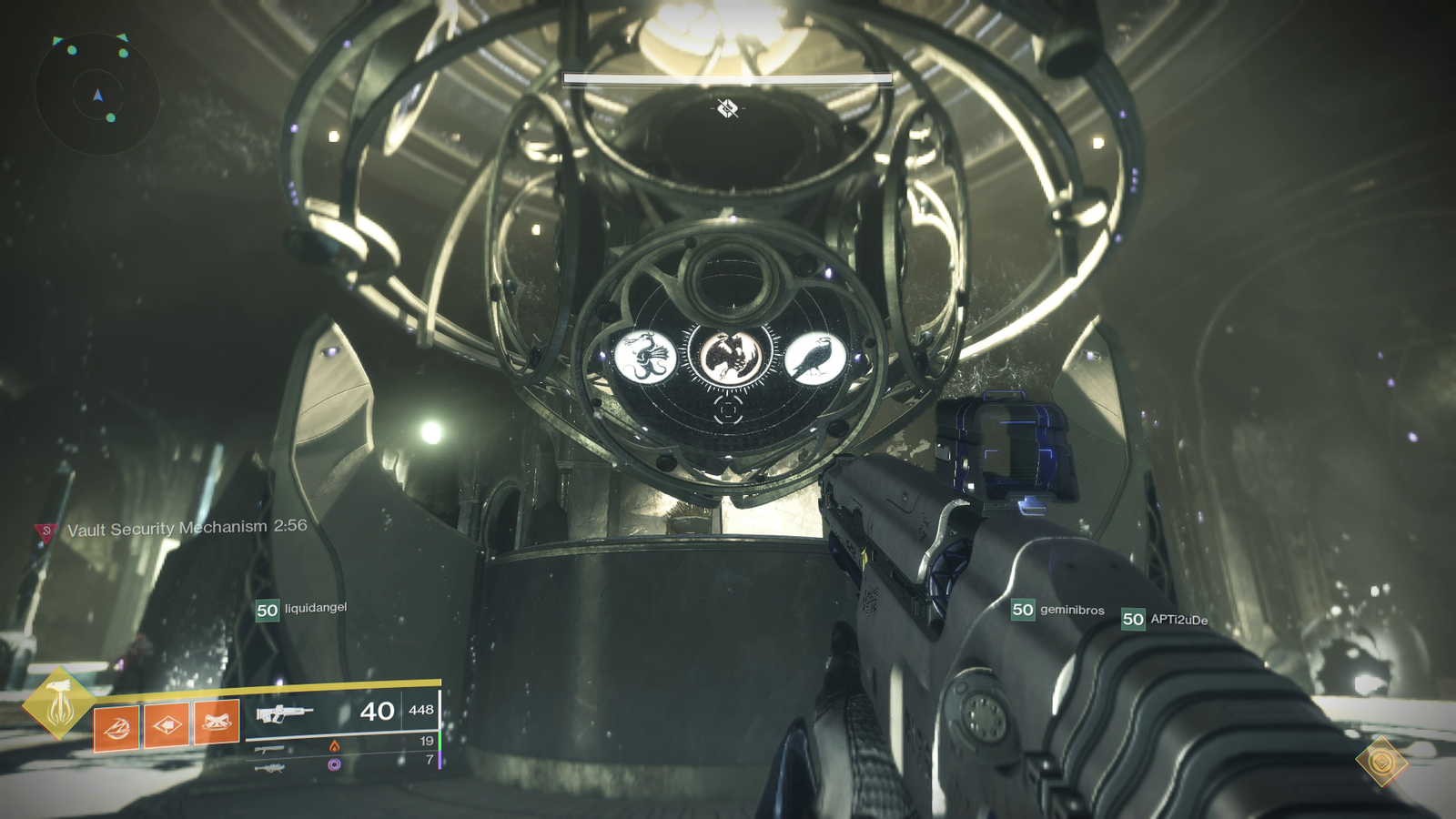Select the orange melee ability icon
Viewport: 1456px width, 819px height.
click(217, 723)
